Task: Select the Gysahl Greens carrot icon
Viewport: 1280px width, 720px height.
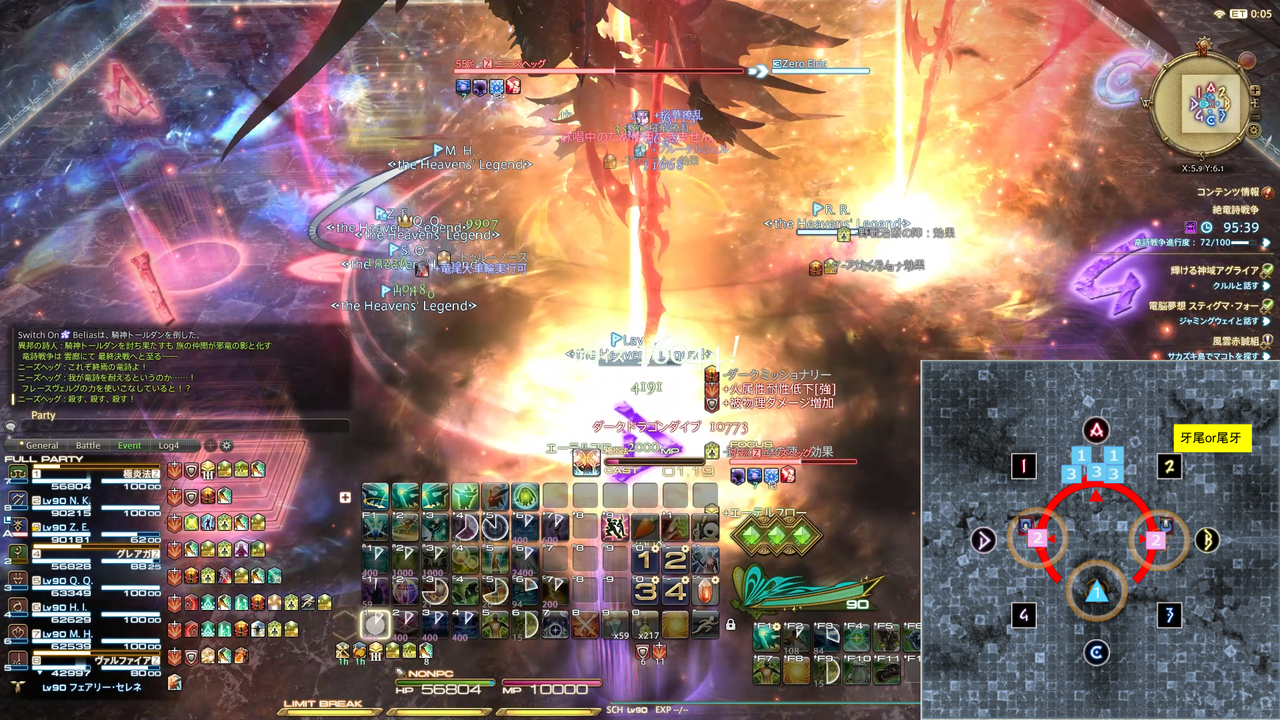Action: (x=645, y=526)
